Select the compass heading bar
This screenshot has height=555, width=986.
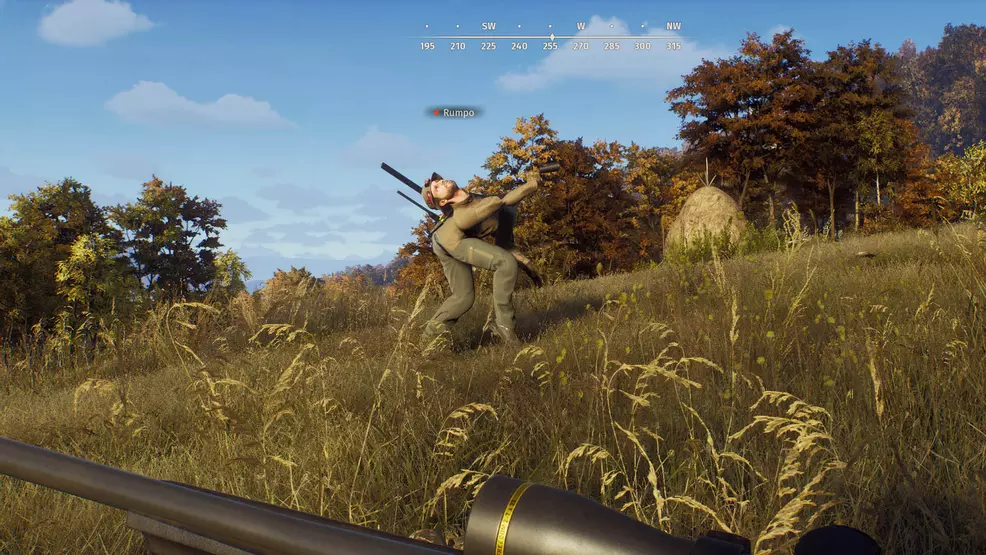[550, 37]
